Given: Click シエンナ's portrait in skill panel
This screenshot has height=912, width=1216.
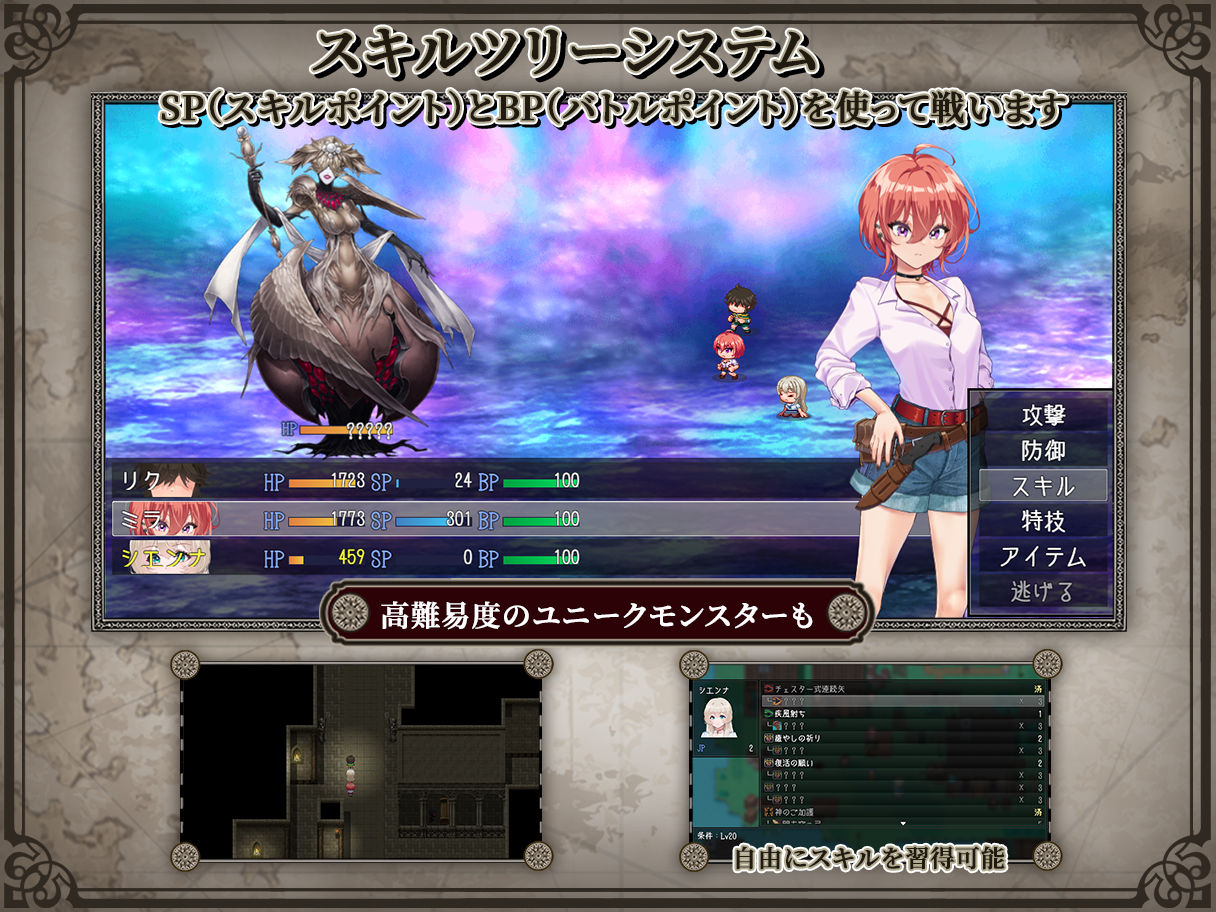Looking at the screenshot, I should tap(721, 717).
